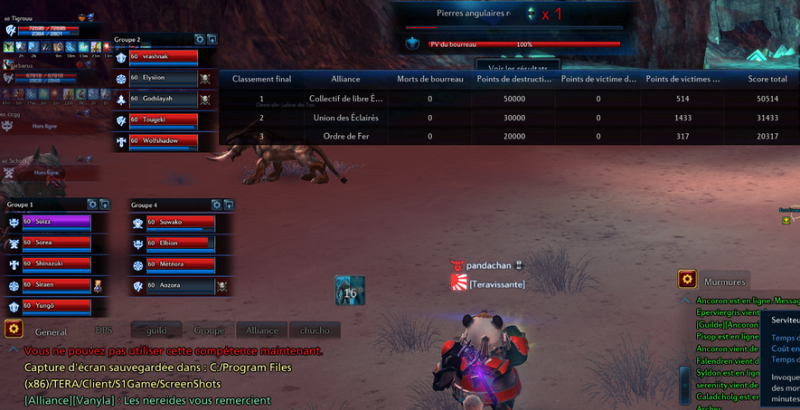The width and height of the screenshot is (800, 410).
Task: Select Aozora's raid frame
Action: point(180,286)
